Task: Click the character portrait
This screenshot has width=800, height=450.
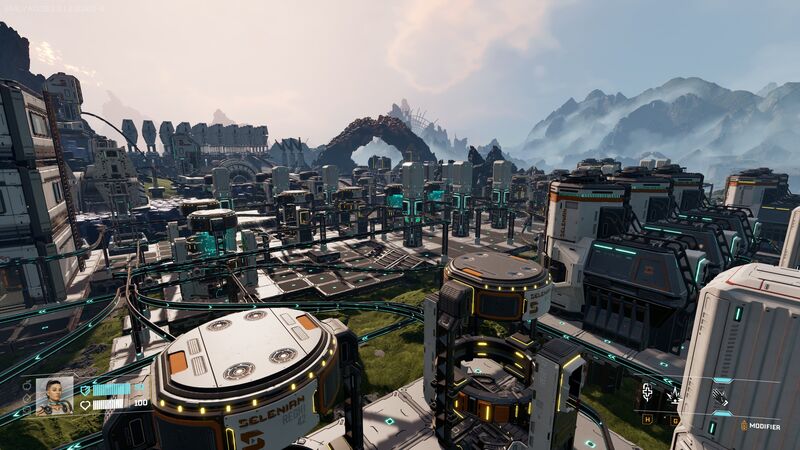Action: [54, 396]
